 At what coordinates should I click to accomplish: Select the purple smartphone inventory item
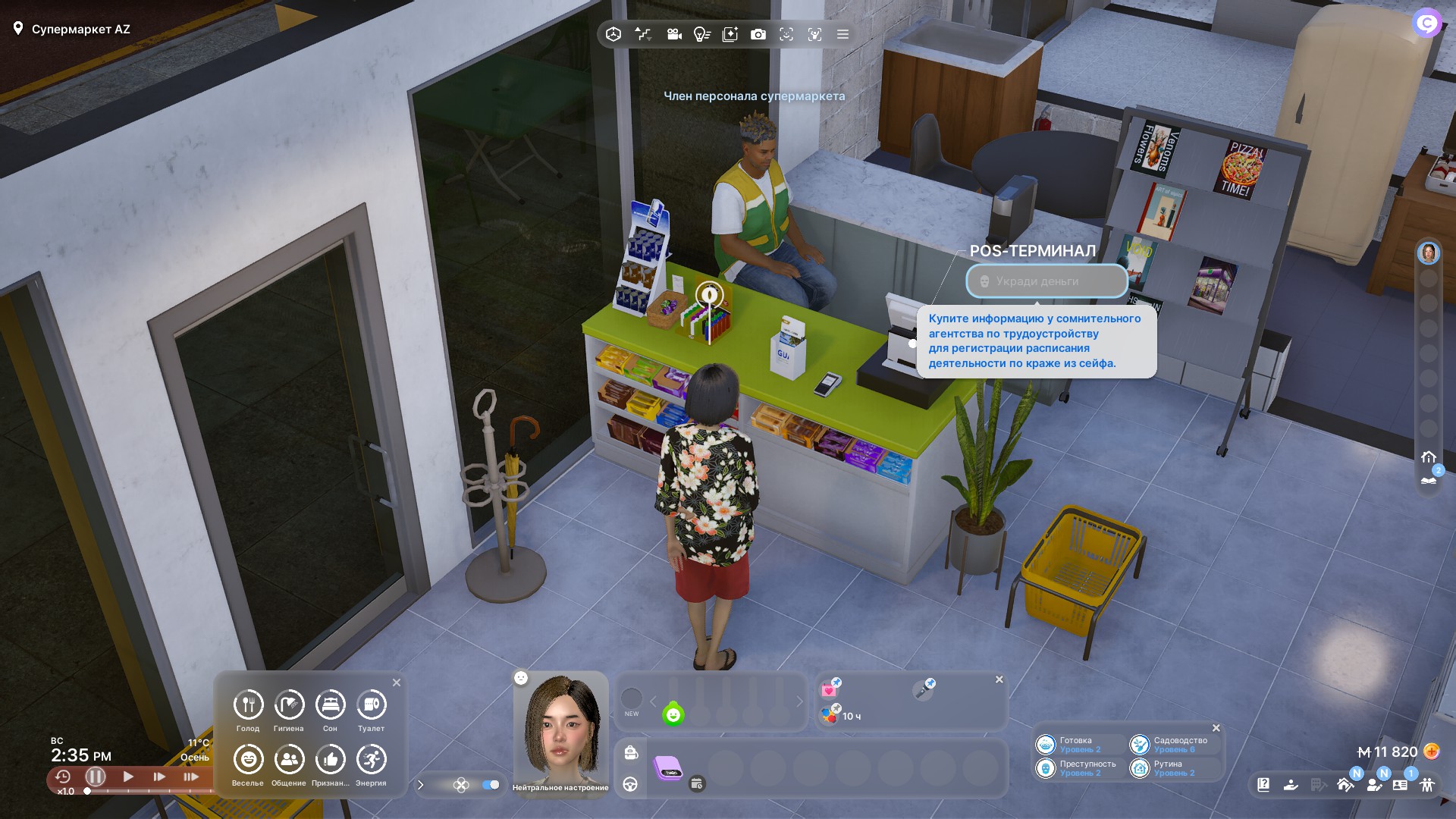668,767
